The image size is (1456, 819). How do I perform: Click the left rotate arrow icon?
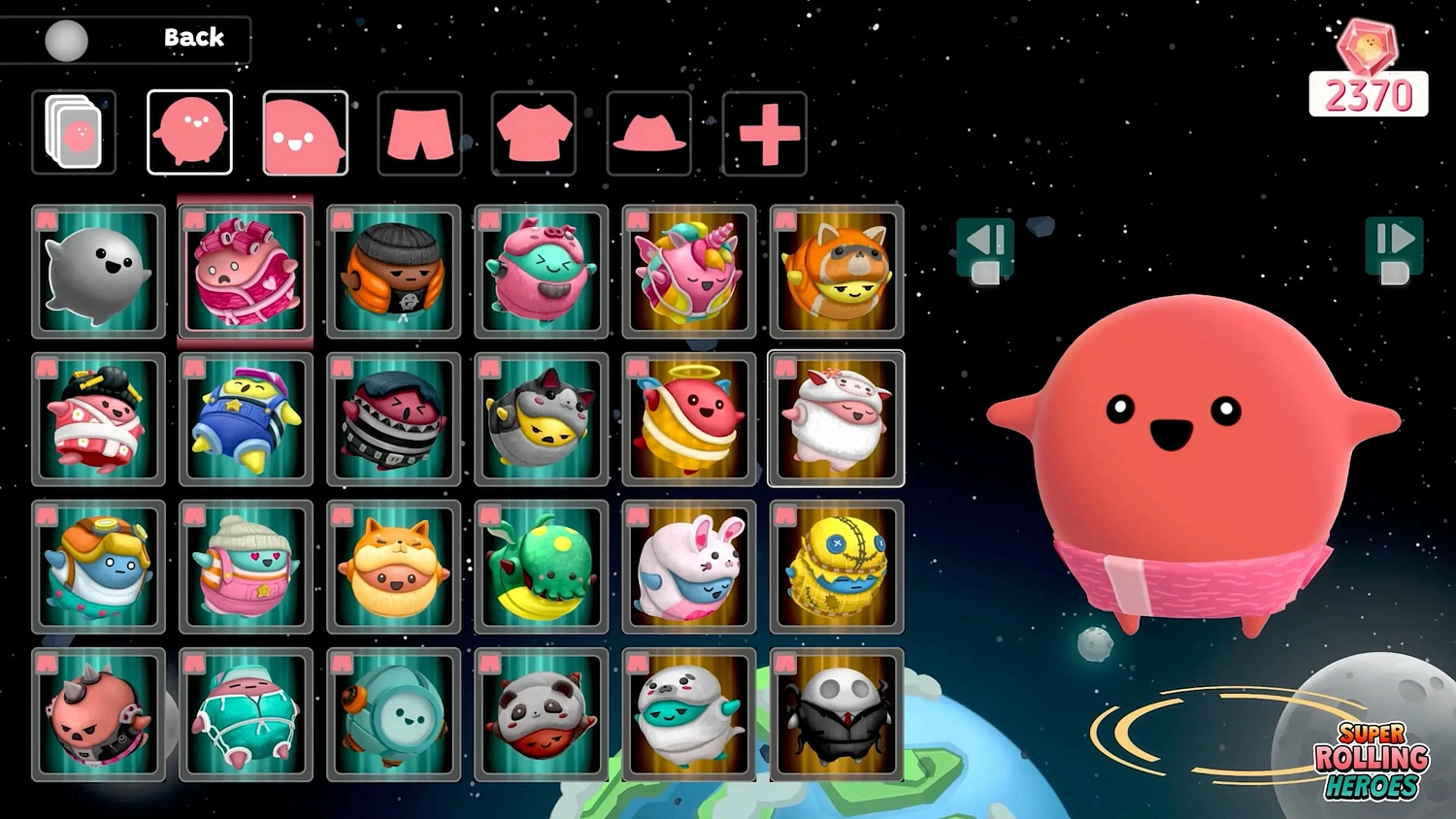[x=986, y=243]
